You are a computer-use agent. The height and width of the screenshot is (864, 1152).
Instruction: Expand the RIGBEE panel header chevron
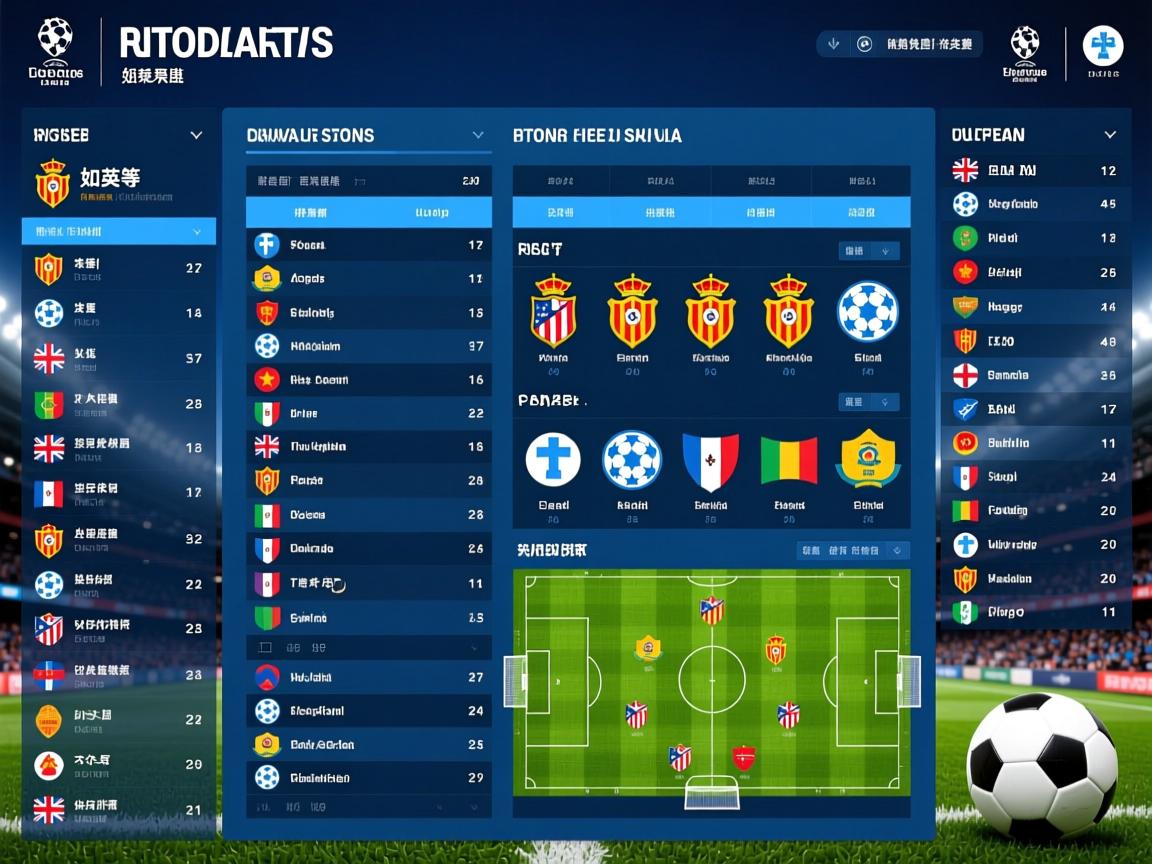[196, 135]
